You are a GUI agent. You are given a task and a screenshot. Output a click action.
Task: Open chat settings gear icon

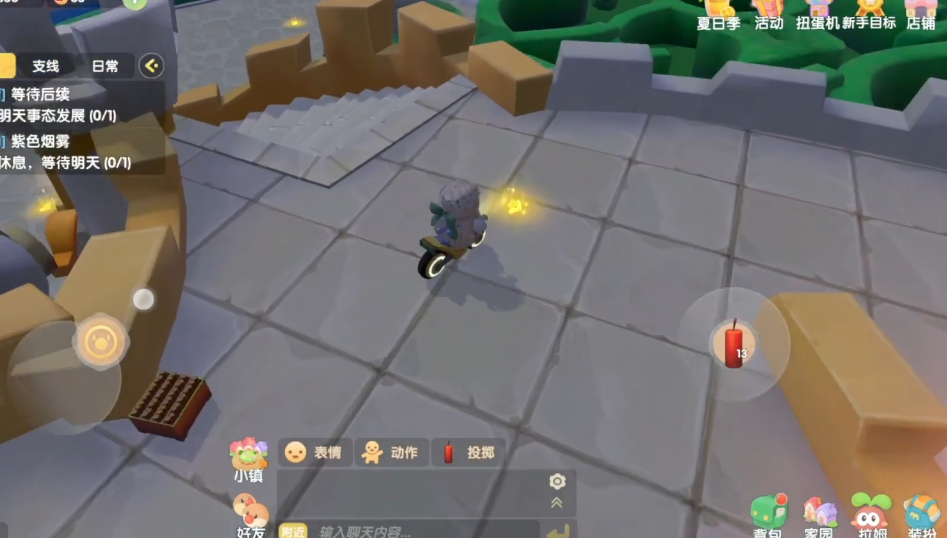[557, 481]
